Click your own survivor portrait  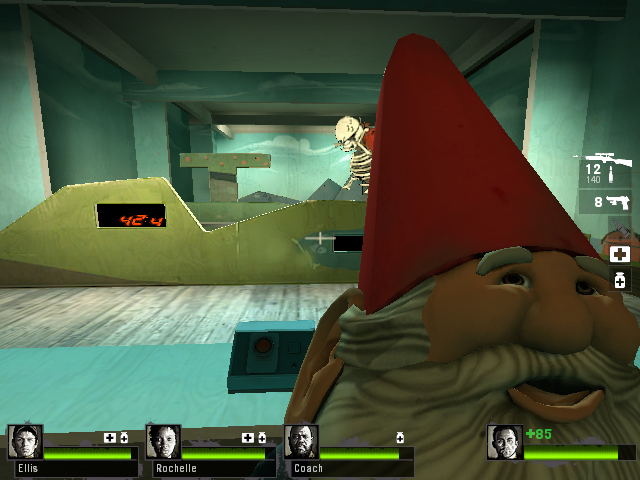tap(505, 443)
